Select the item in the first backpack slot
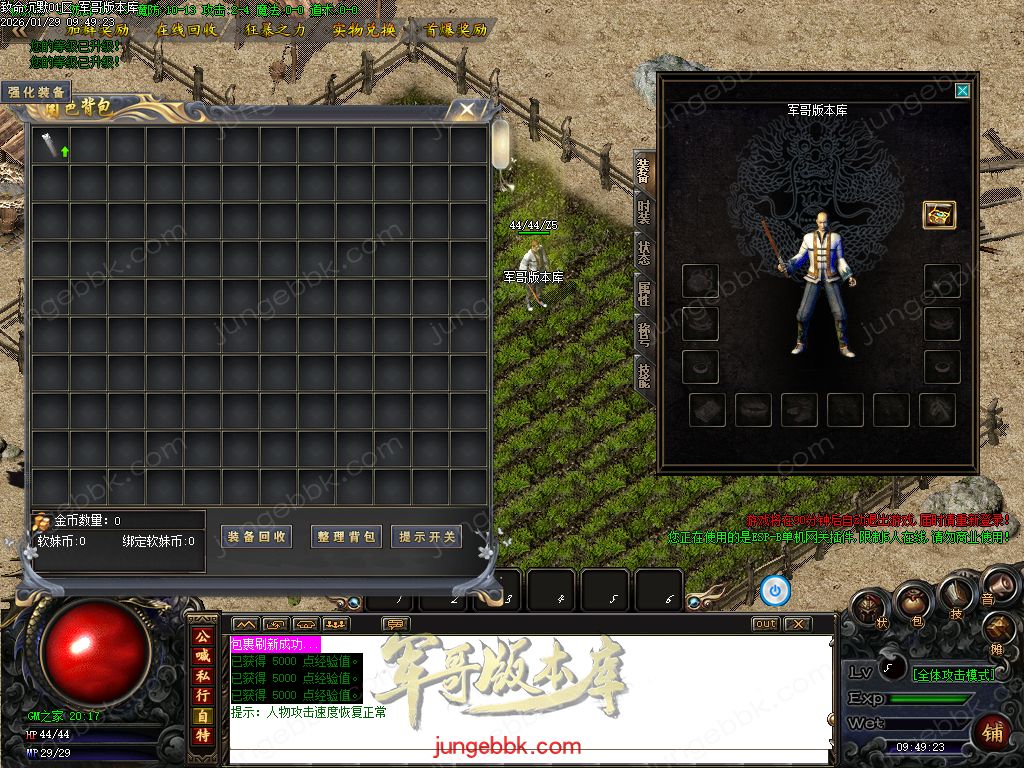1024x768 pixels. [x=51, y=146]
